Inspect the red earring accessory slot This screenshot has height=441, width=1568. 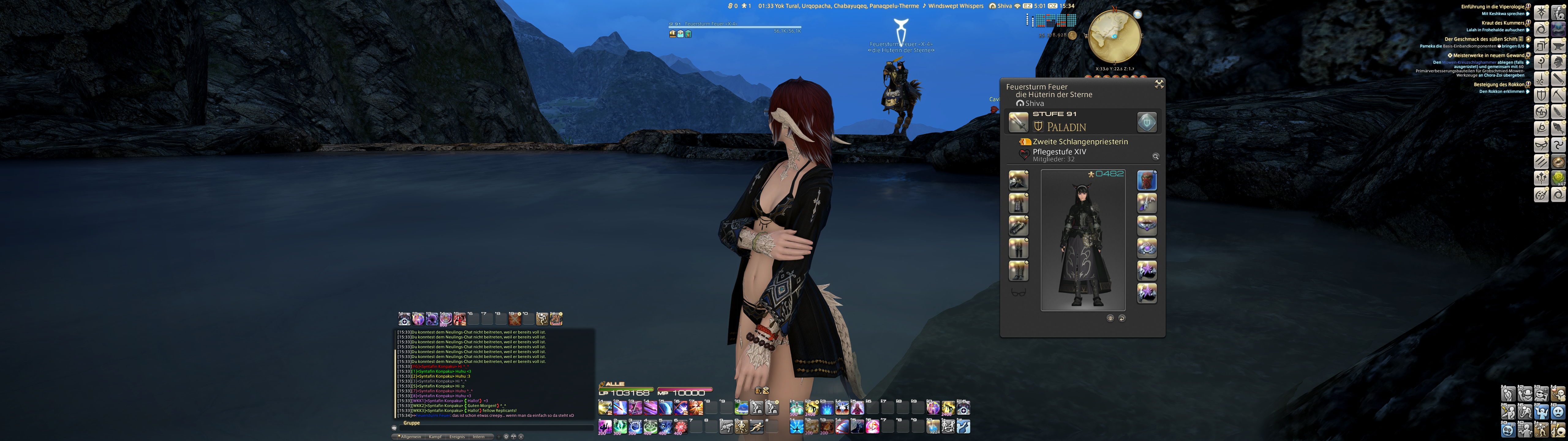pyautogui.click(x=1147, y=181)
